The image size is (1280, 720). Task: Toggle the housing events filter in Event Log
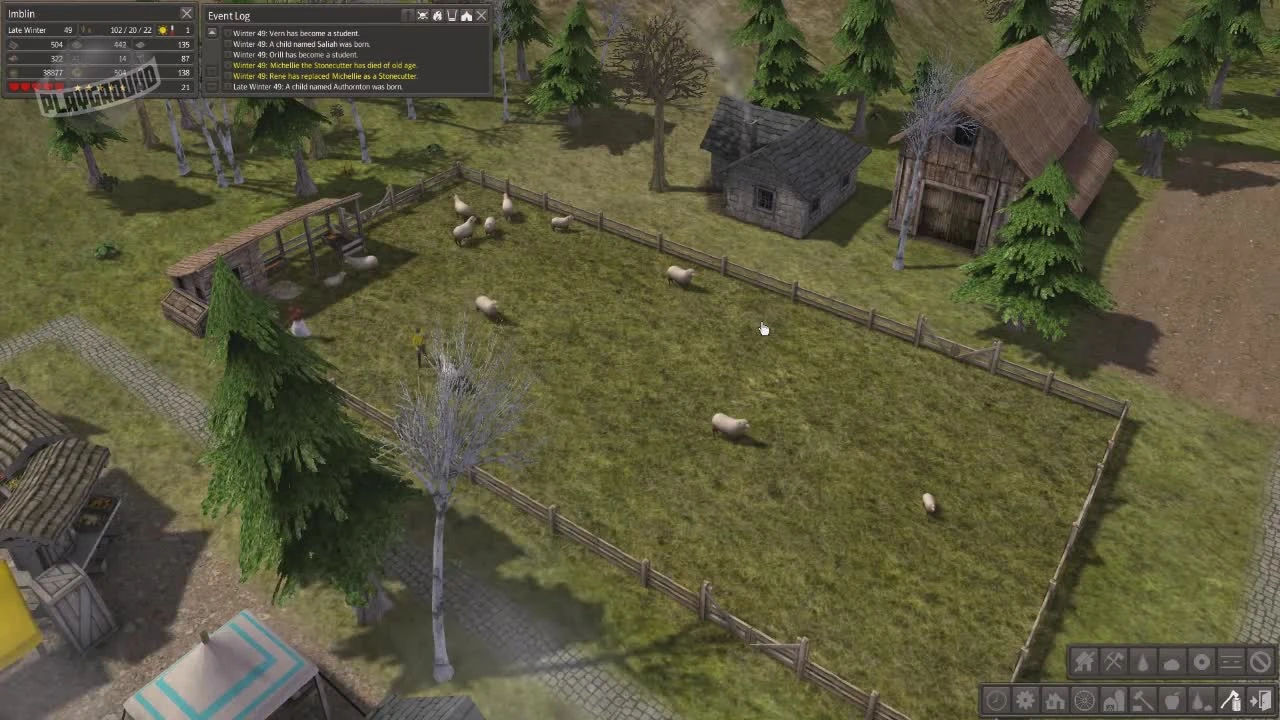pos(466,15)
